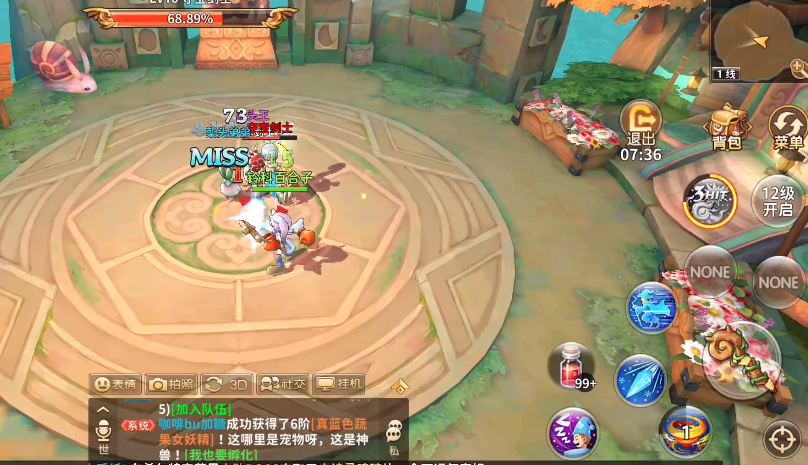
Task: Open the minimap
Action: (x=758, y=40)
